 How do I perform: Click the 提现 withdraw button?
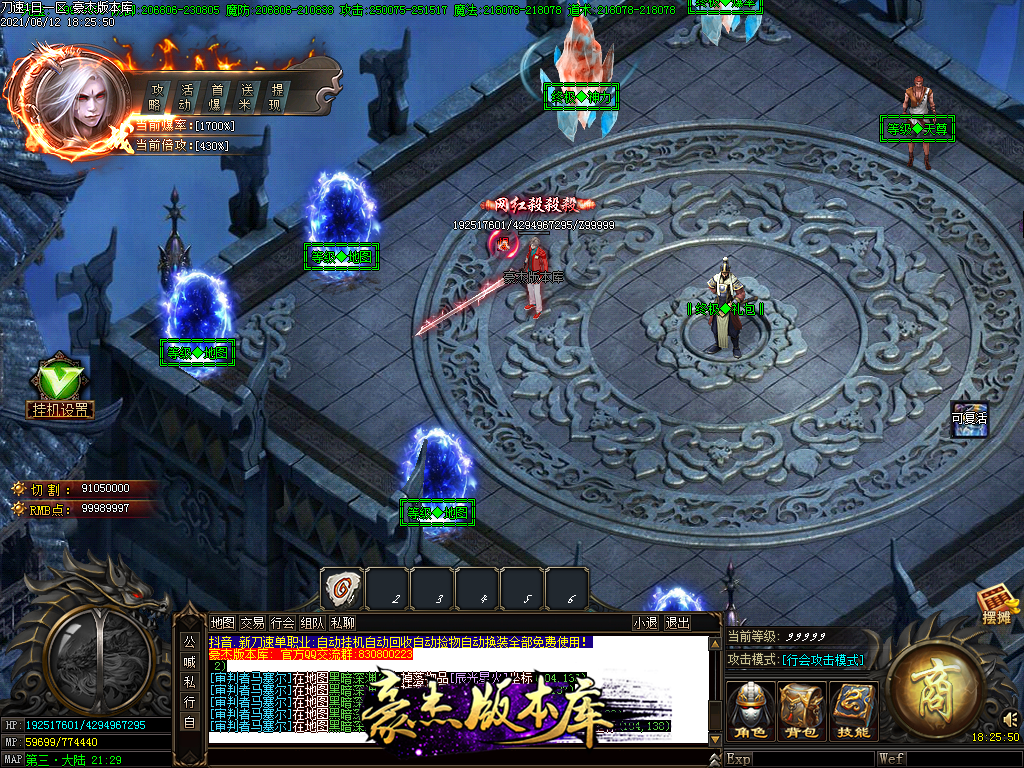click(276, 97)
